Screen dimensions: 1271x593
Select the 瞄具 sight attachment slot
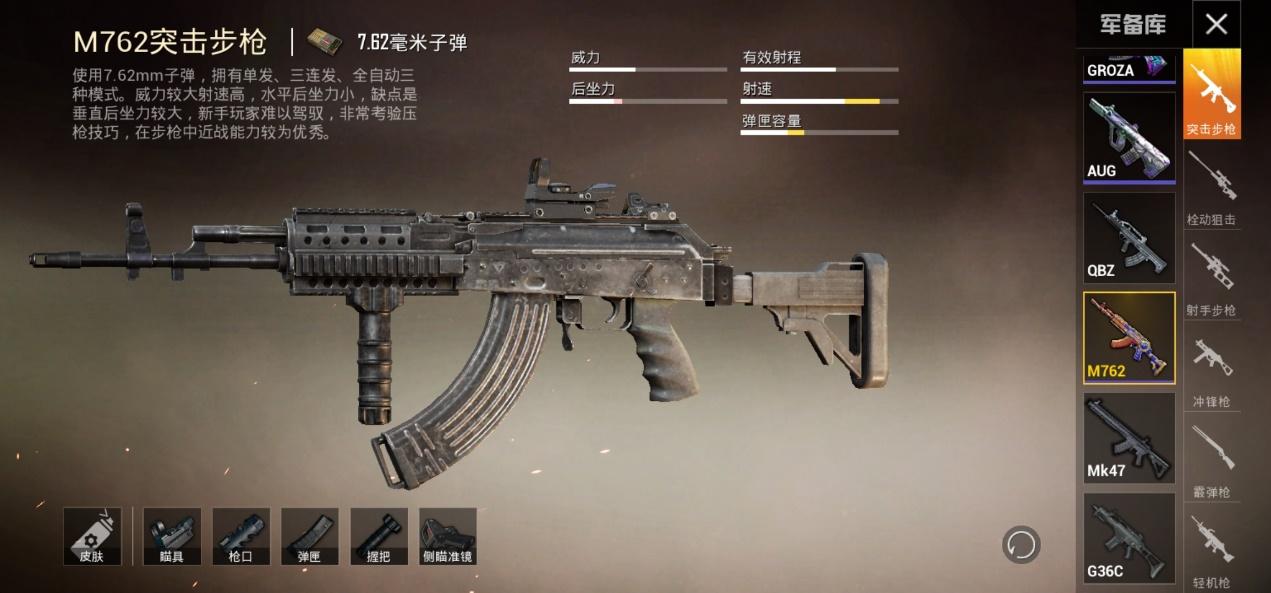point(172,536)
